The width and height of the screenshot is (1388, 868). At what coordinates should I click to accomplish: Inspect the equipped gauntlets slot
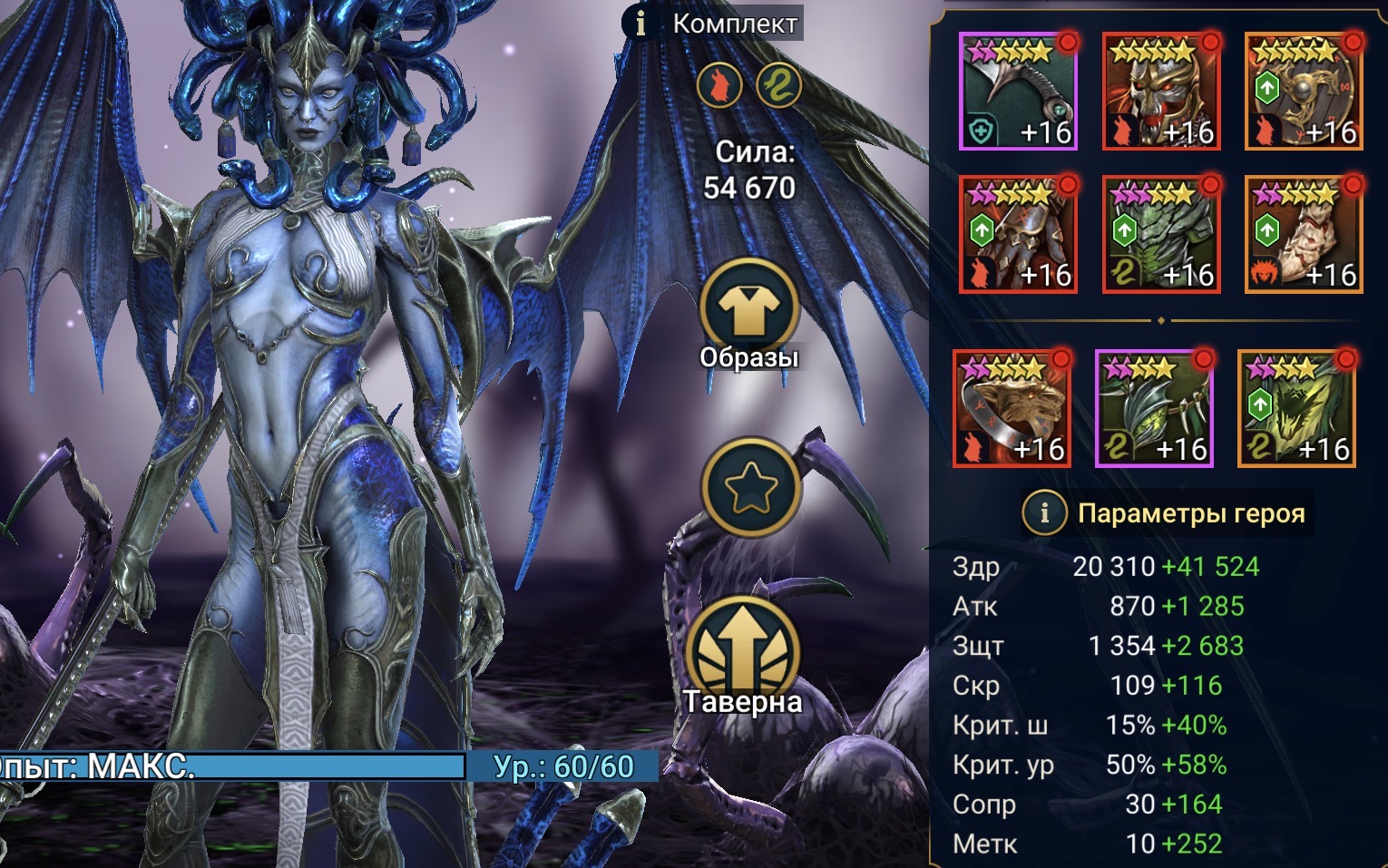click(x=1018, y=234)
